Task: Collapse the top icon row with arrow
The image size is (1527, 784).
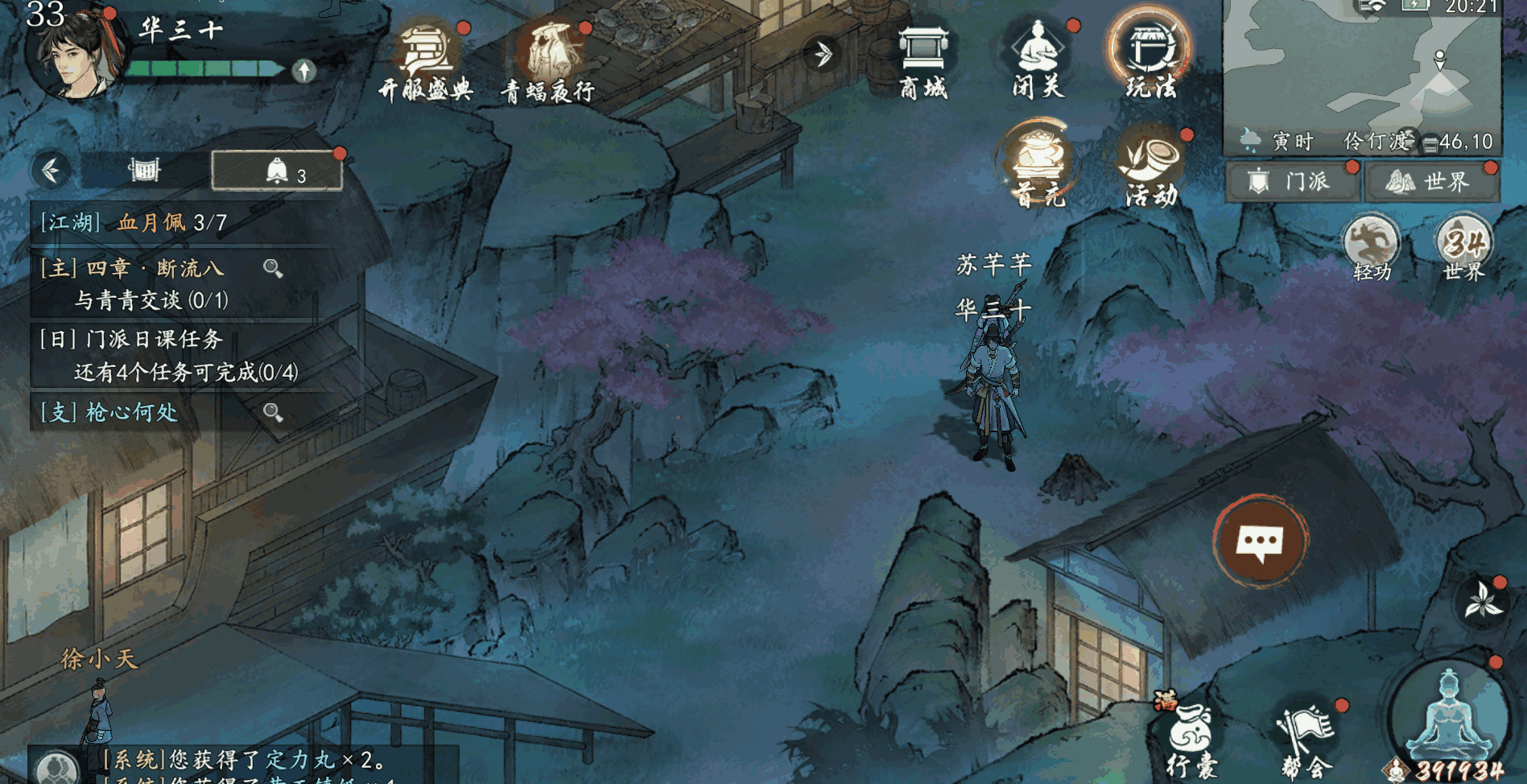Action: [x=823, y=55]
